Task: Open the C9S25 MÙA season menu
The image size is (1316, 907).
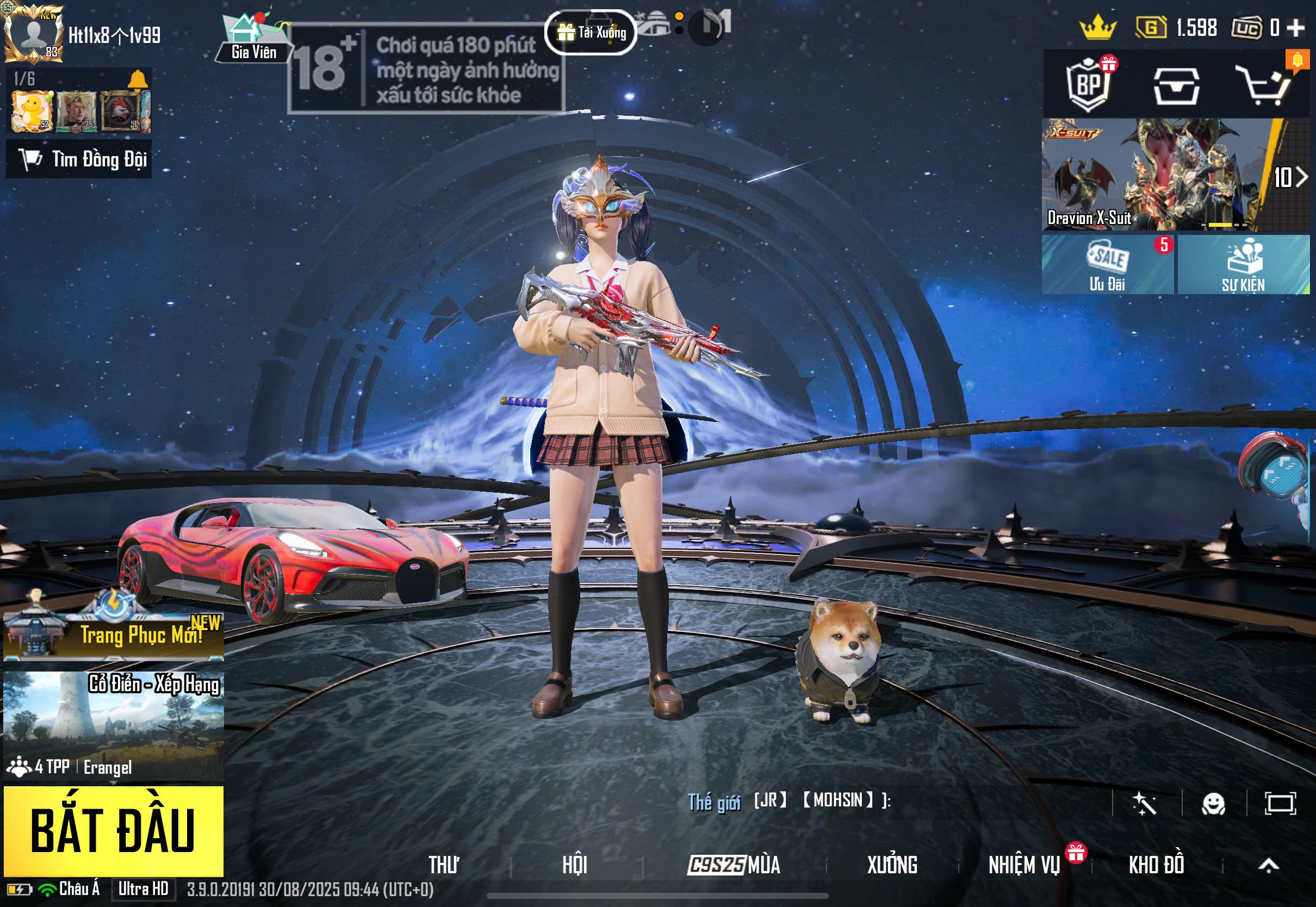Action: 734,865
